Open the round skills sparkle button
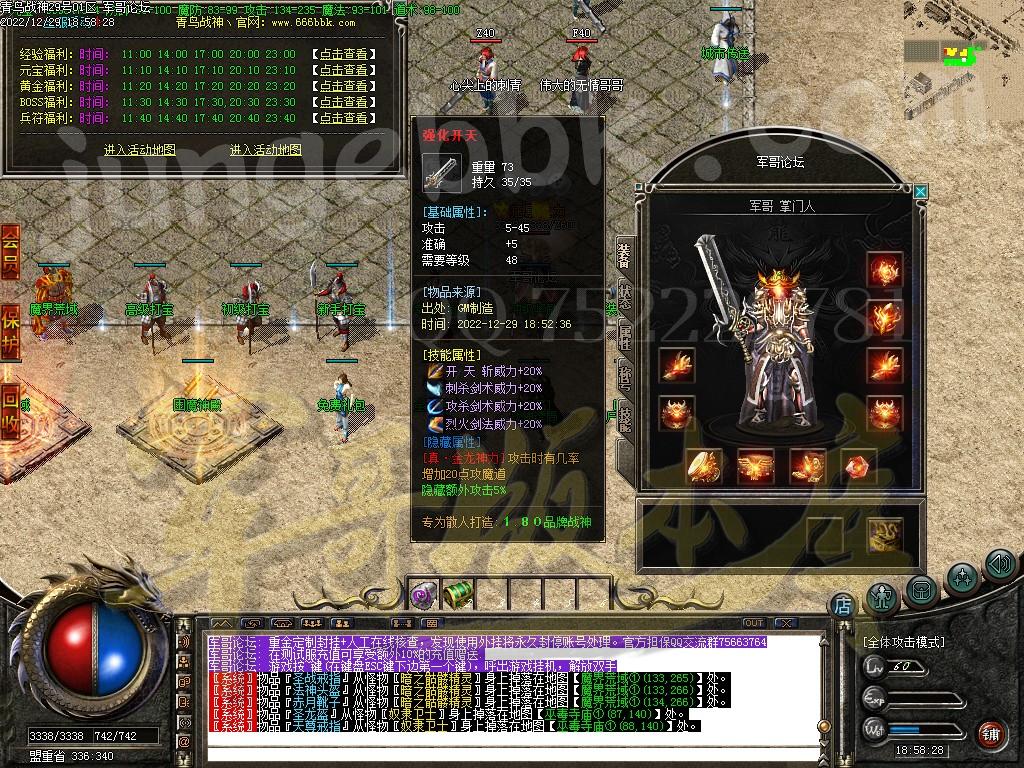Viewport: 1024px width, 768px height. [x=962, y=577]
